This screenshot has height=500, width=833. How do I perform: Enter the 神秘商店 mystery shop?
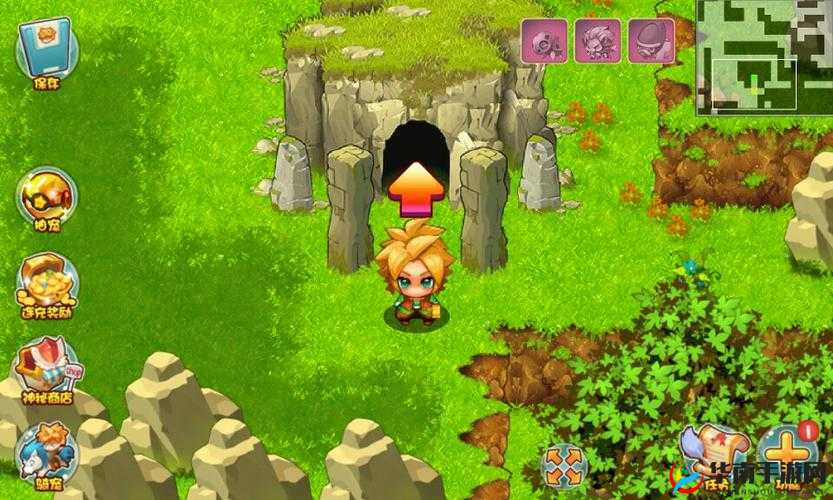coord(46,368)
